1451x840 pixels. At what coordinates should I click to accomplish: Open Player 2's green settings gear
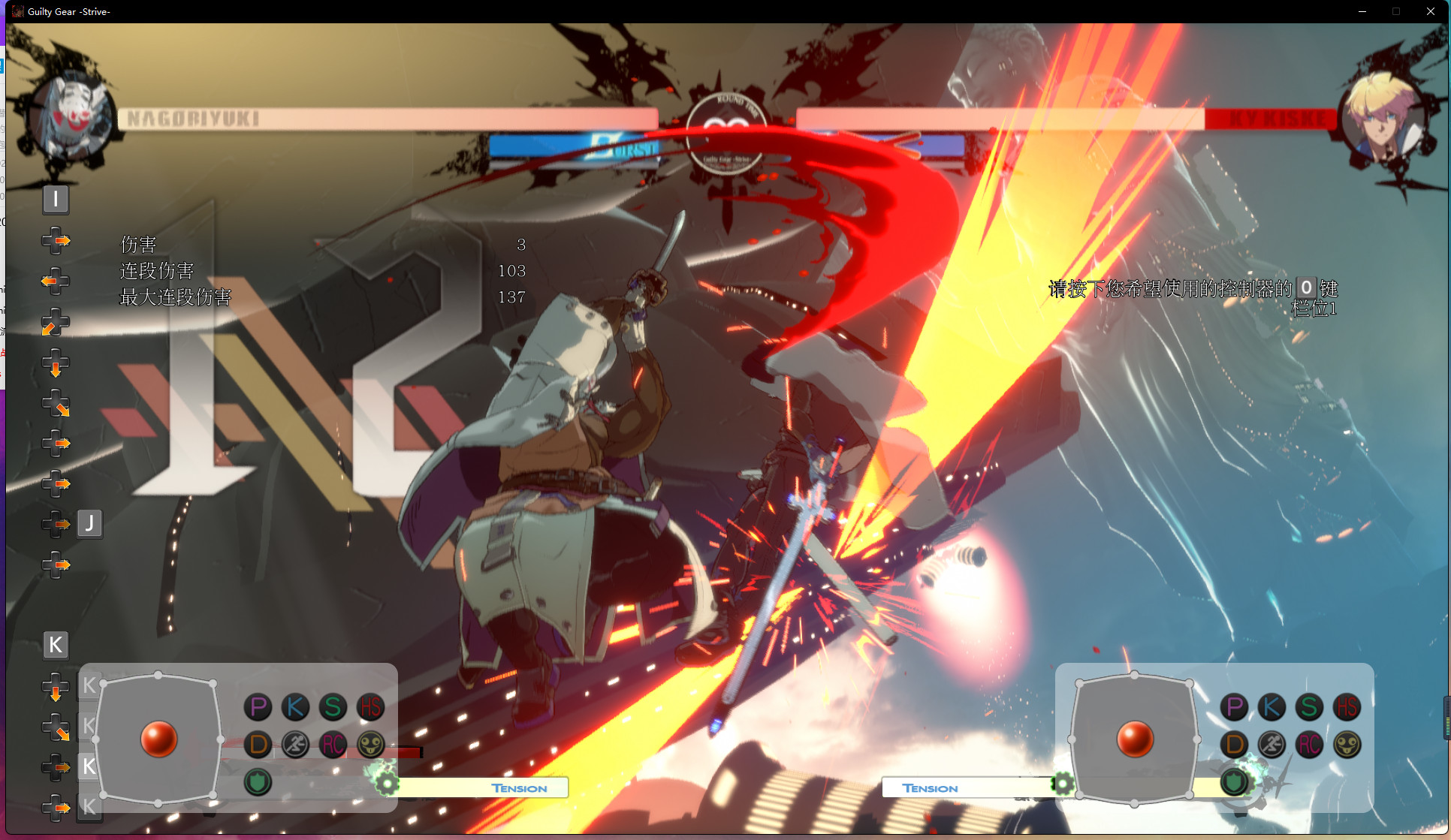[x=1063, y=783]
